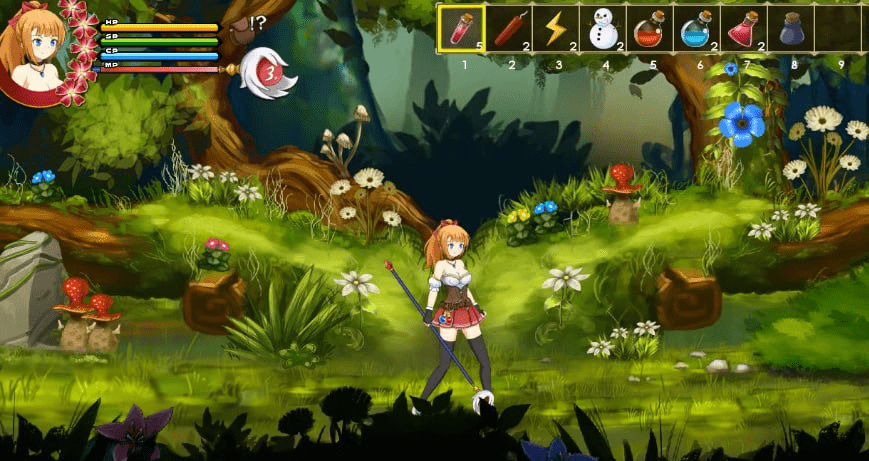Choose the dynamite stick hotbar slot
869x461 pixels.
[x=509, y=28]
